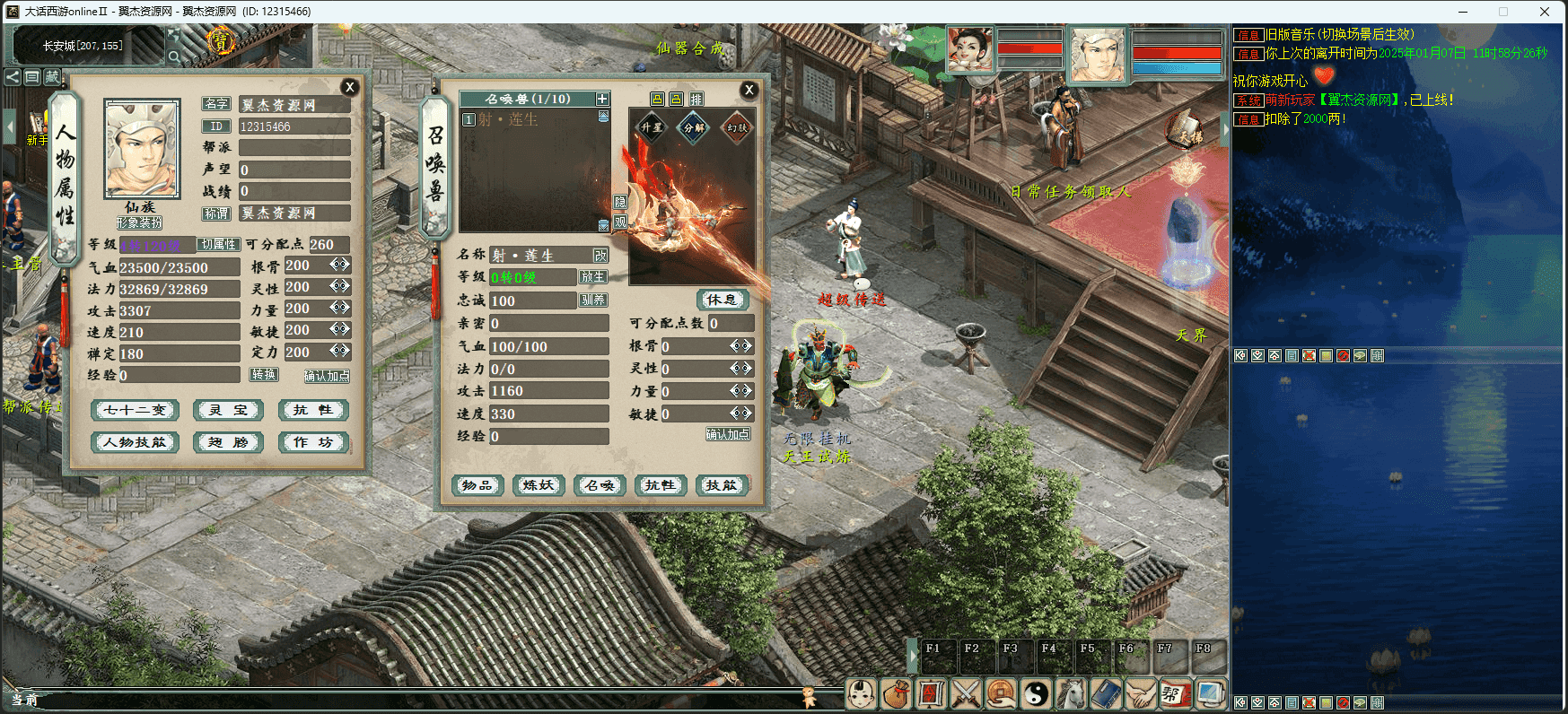Click the 升星 star-upgrade diamond icon
The height and width of the screenshot is (714, 1568).
click(x=652, y=127)
